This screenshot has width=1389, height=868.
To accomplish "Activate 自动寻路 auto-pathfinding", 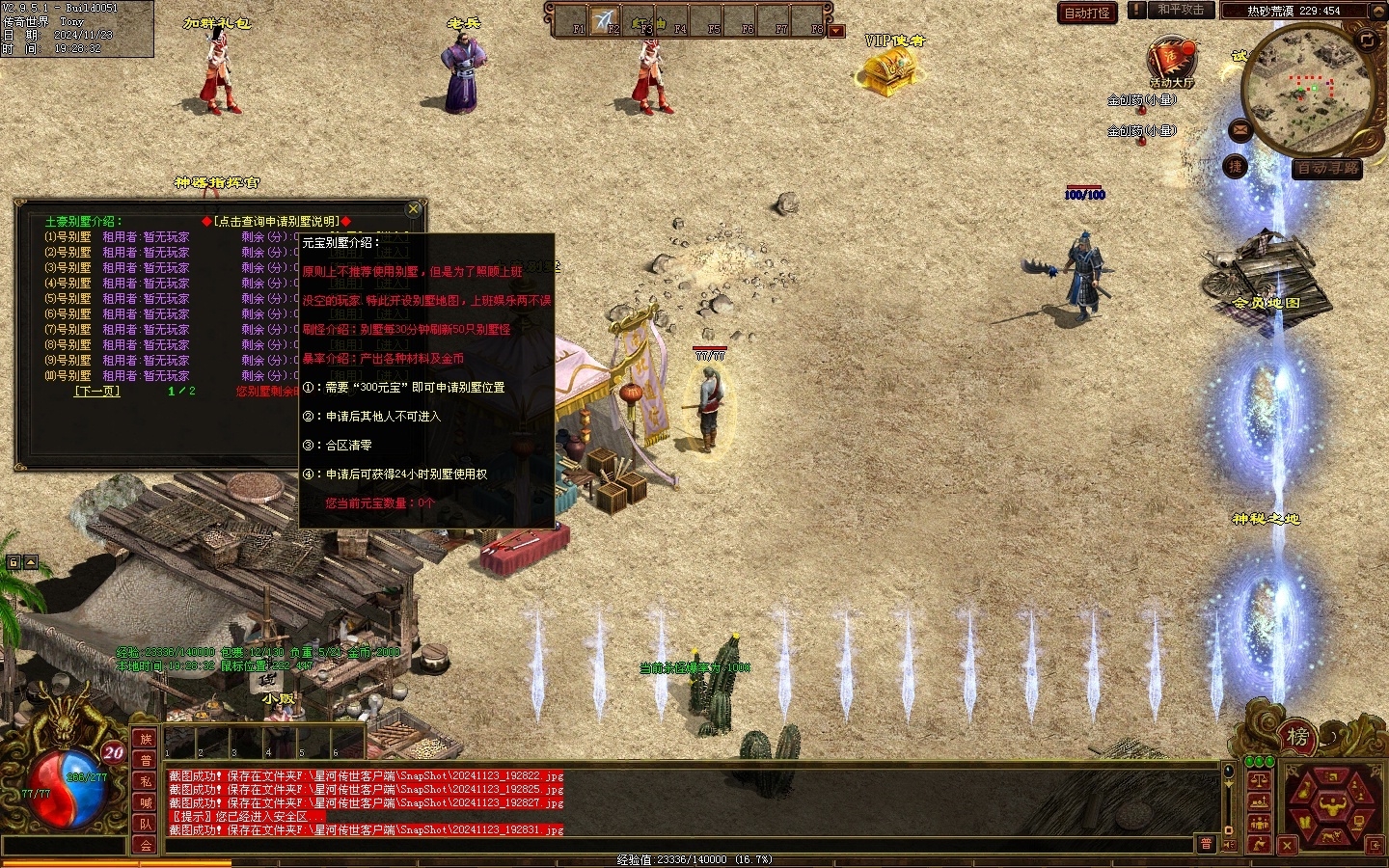I will coord(1327,168).
